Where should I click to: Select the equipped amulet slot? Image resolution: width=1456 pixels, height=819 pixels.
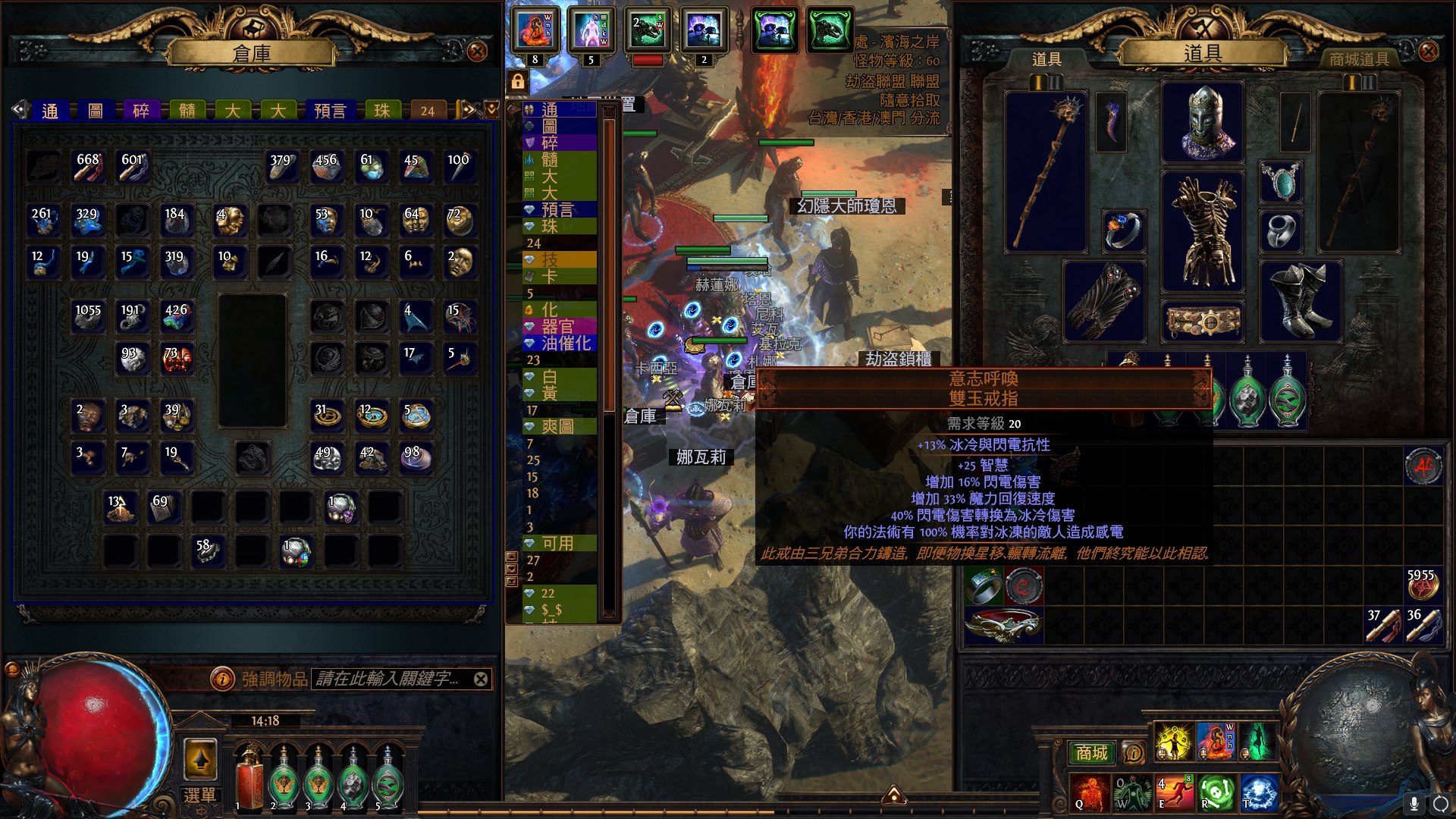(x=1281, y=182)
